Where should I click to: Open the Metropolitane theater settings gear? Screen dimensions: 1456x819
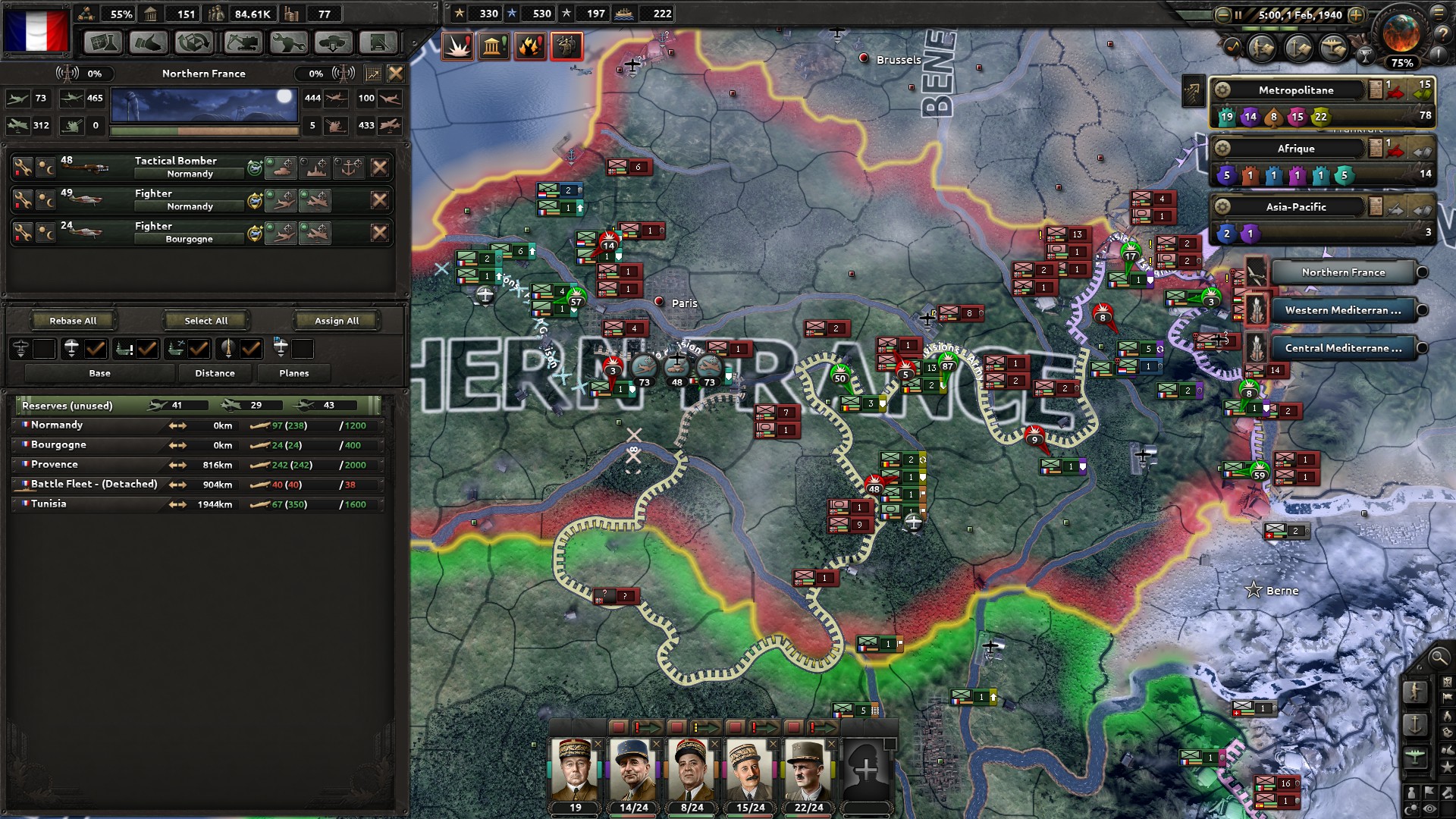point(1224,89)
